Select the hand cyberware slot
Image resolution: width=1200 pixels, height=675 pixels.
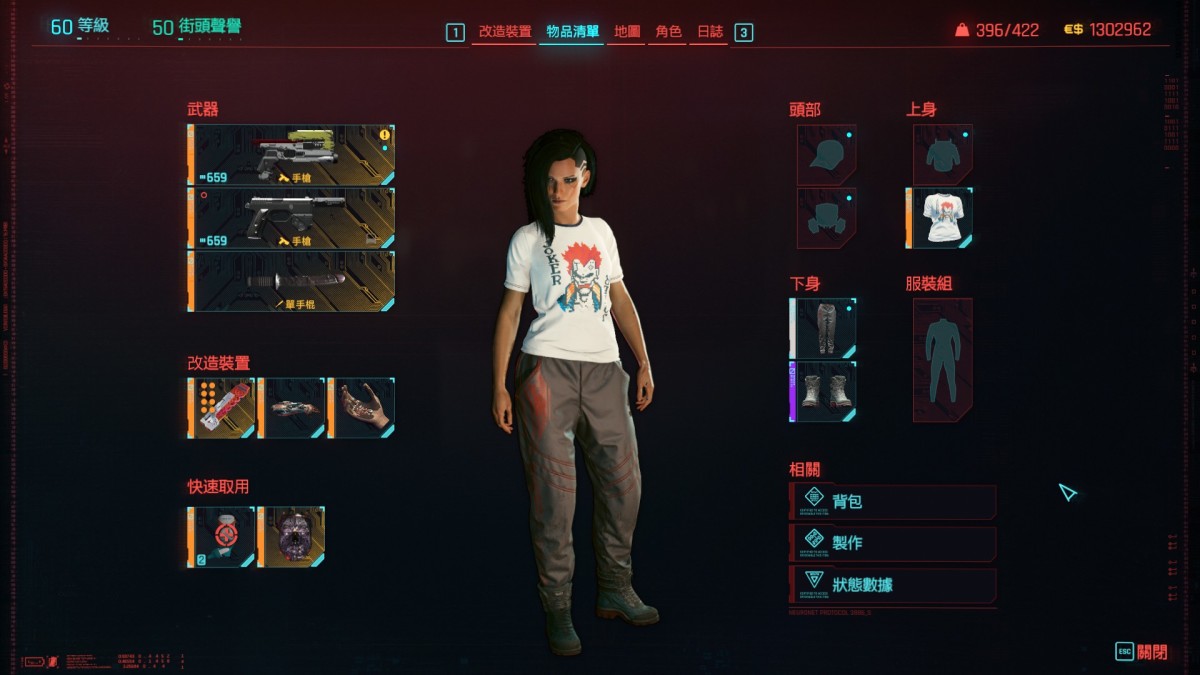pyautogui.click(x=362, y=408)
